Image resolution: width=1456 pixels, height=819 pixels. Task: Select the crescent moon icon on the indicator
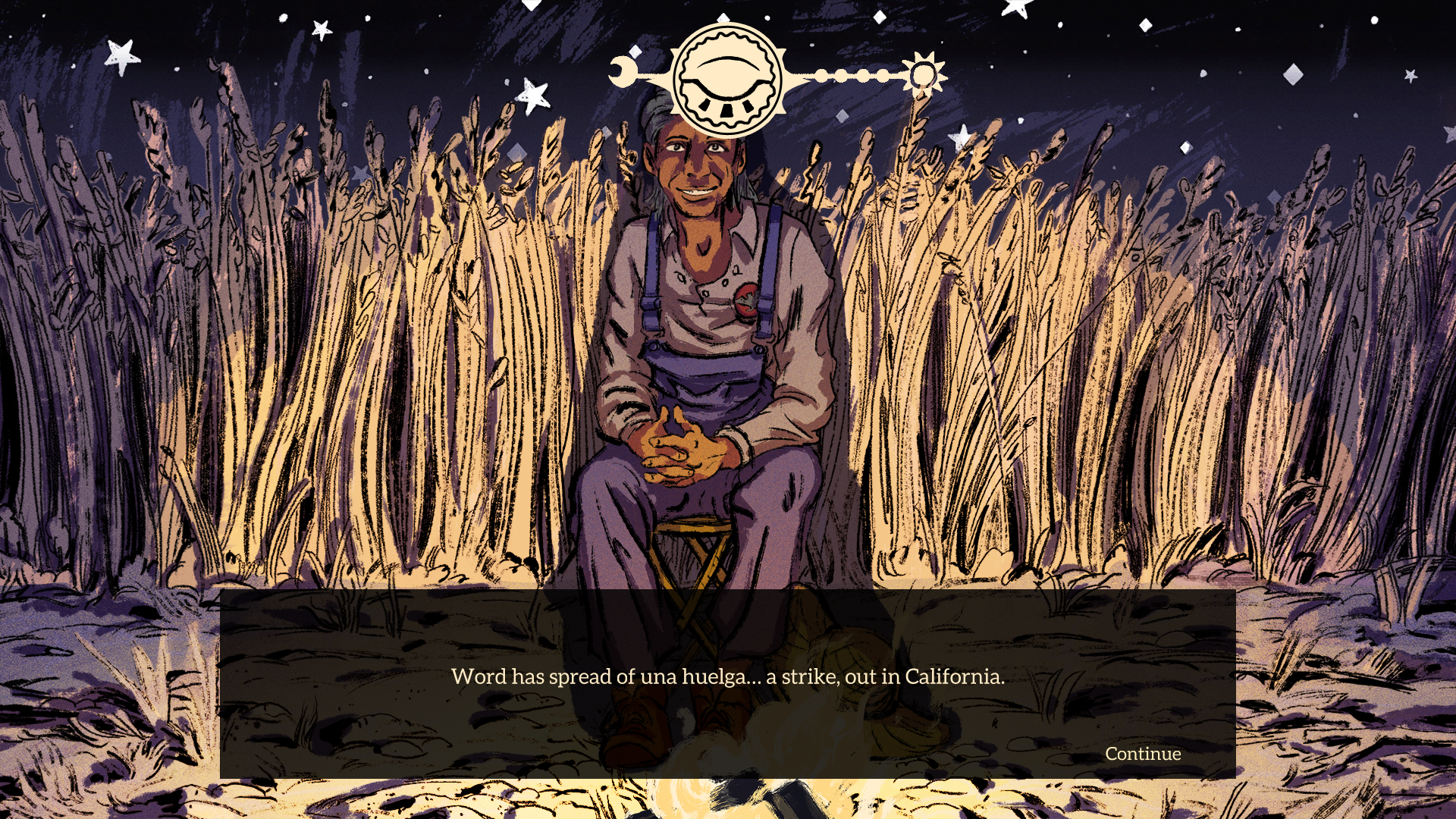[x=623, y=72]
